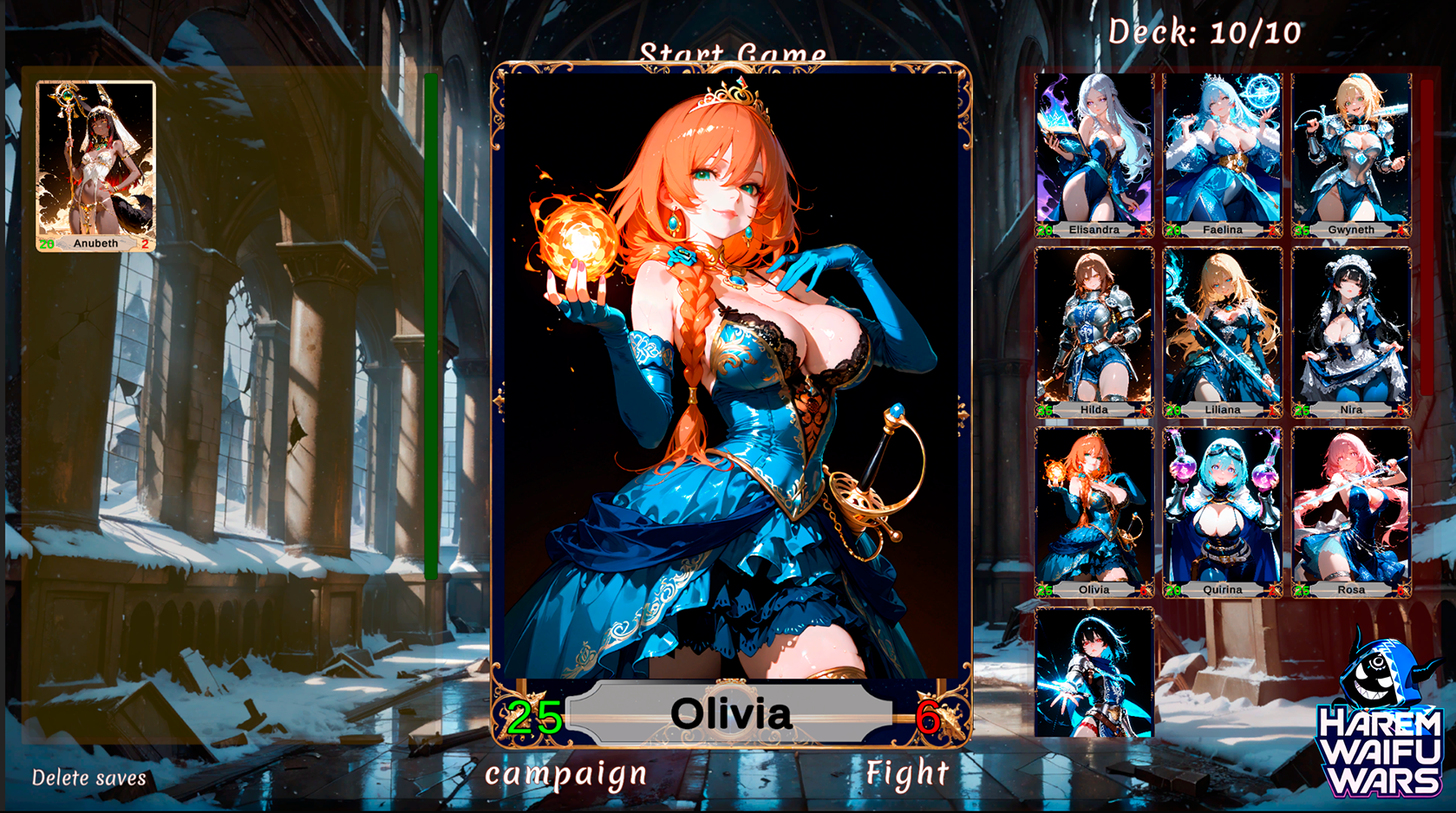Select Olivia's card in the deck grid
Image resolution: width=1456 pixels, height=813 pixels.
[1094, 507]
